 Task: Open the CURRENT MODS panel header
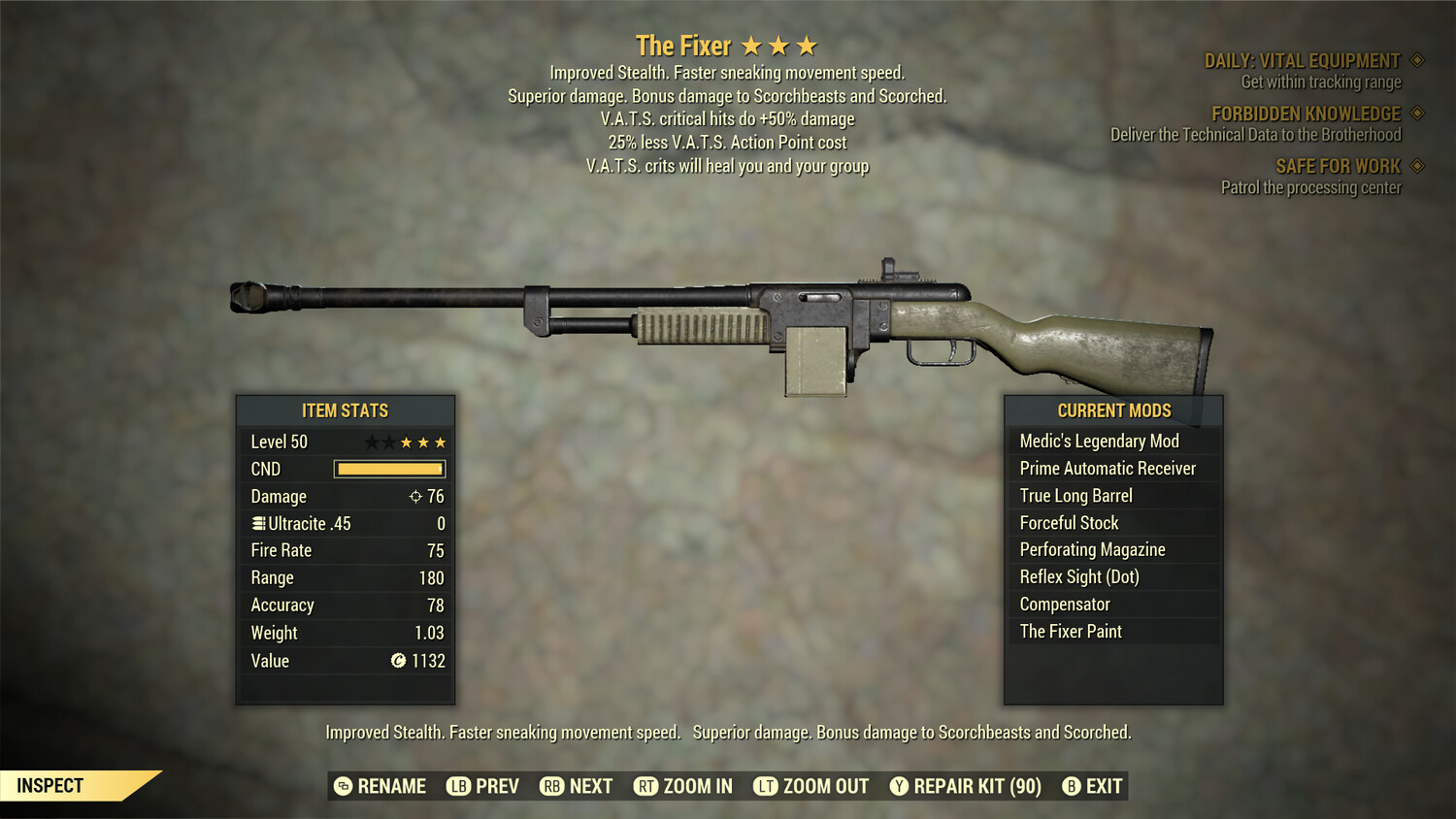1113,410
